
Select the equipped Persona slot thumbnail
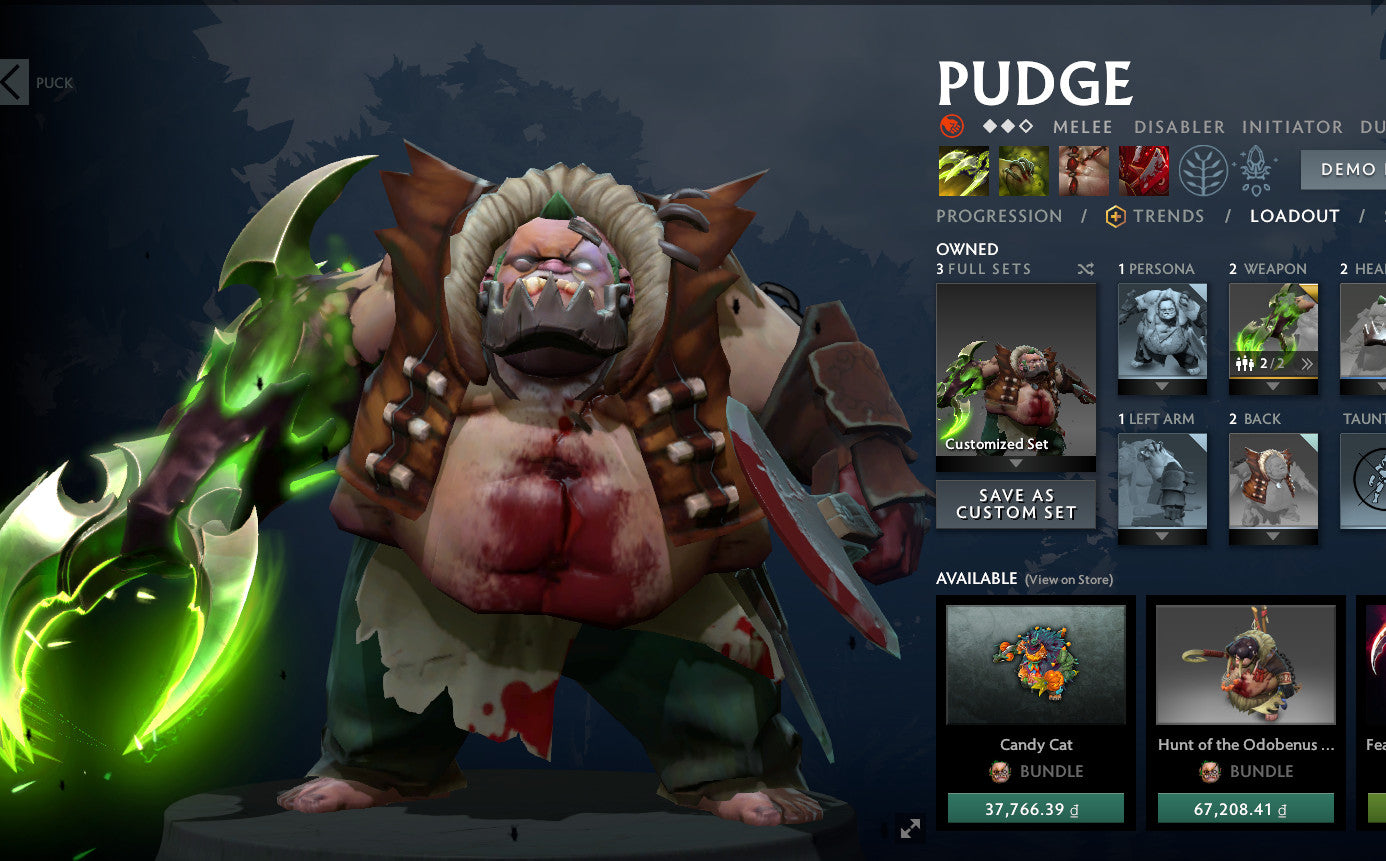(1161, 330)
